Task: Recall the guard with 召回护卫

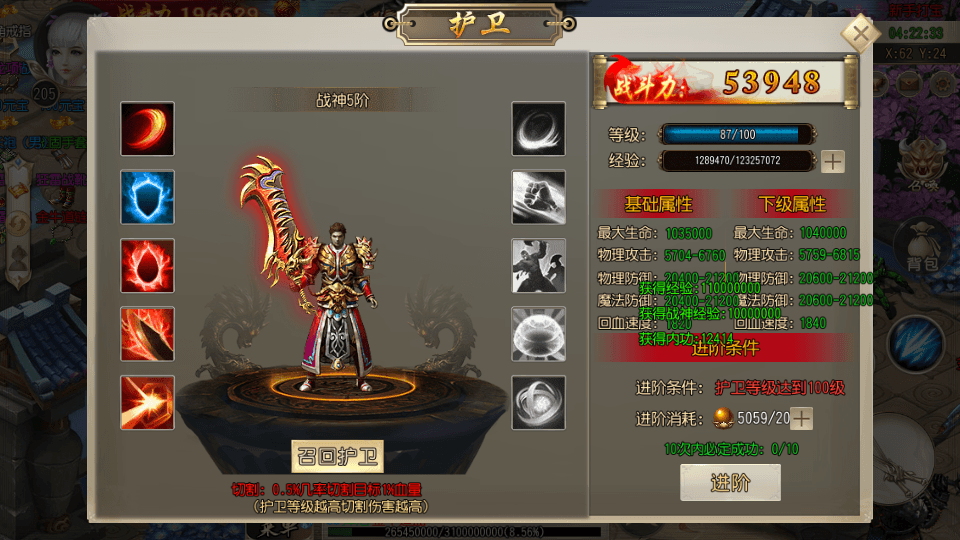Action: [x=338, y=456]
